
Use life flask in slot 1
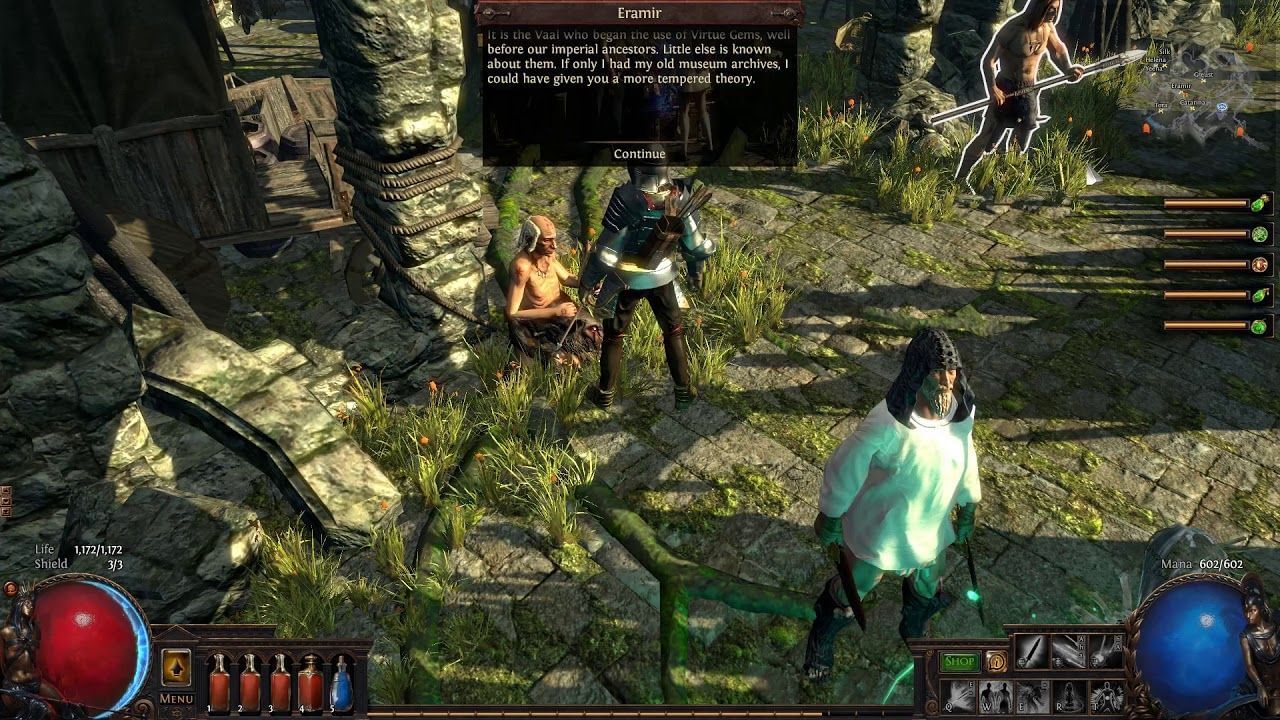tap(219, 683)
